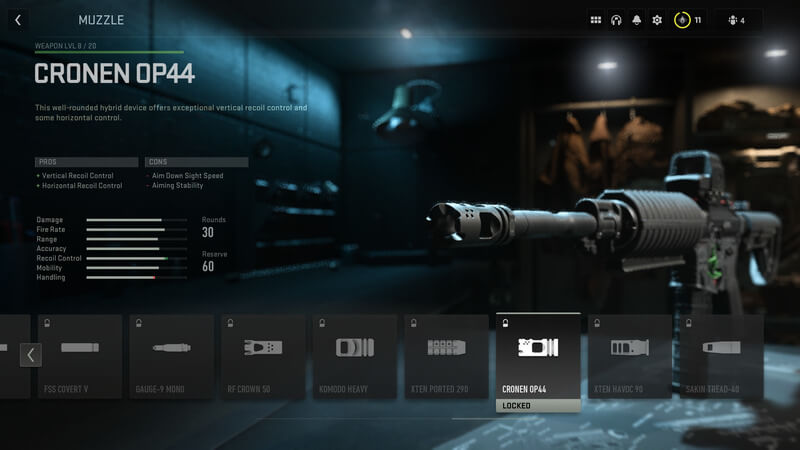Go back using the top-left arrow
Viewport: 800px width, 450px height.
(x=18, y=20)
